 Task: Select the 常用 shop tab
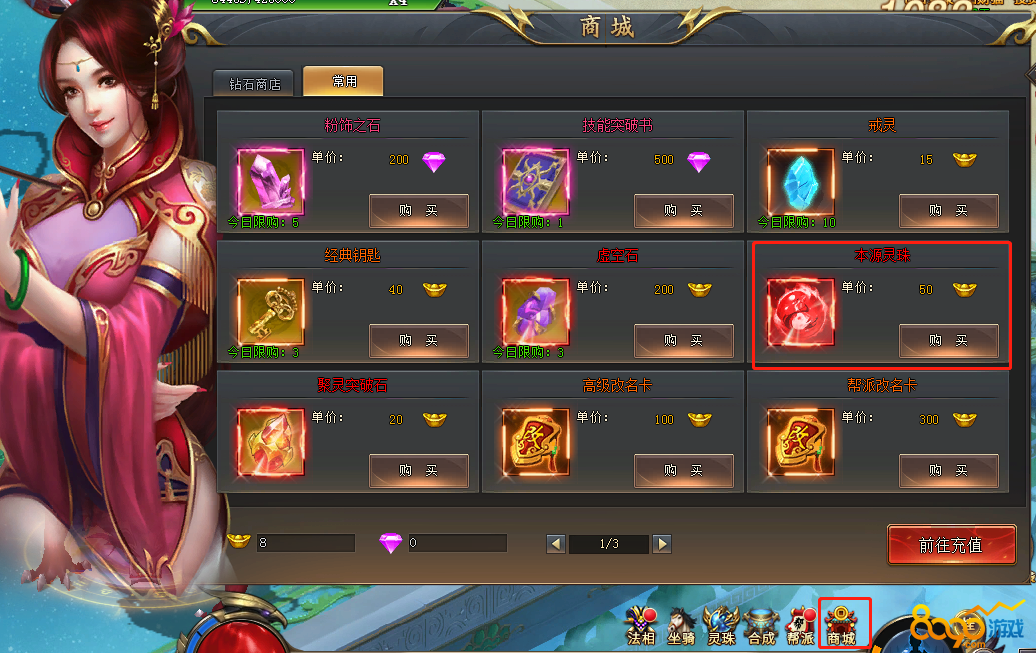343,82
